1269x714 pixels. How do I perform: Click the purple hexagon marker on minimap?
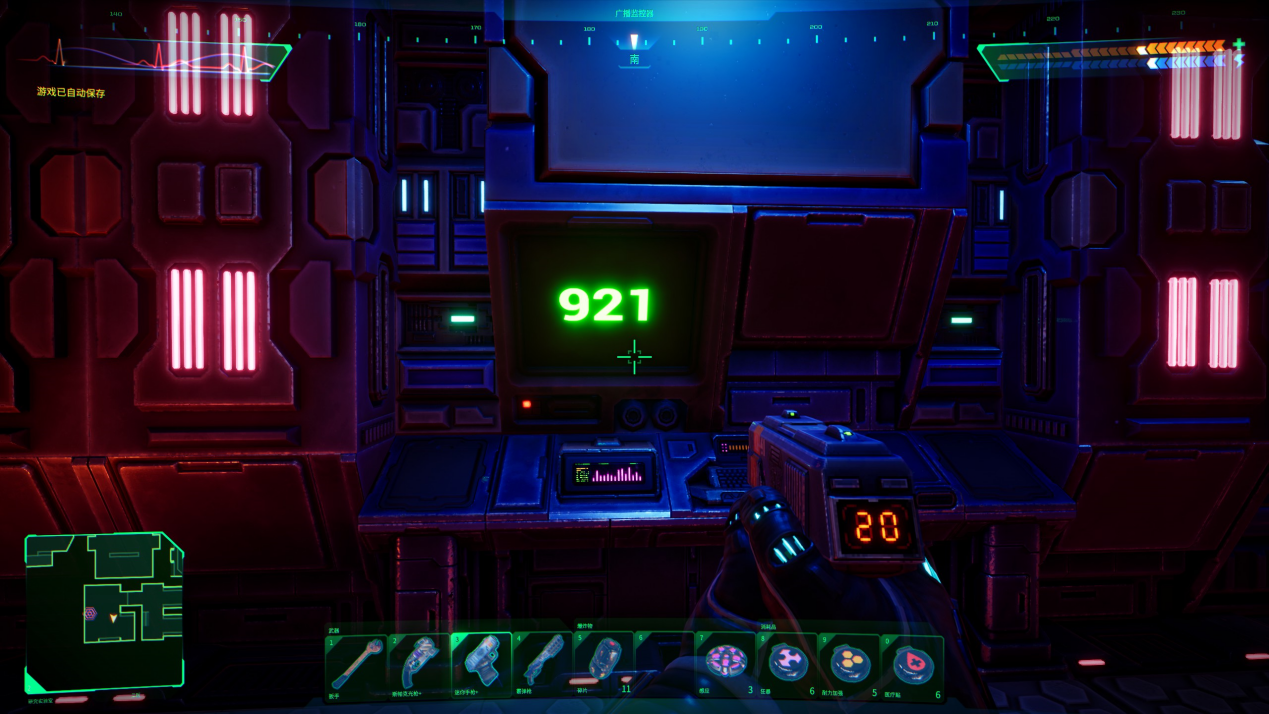click(90, 613)
